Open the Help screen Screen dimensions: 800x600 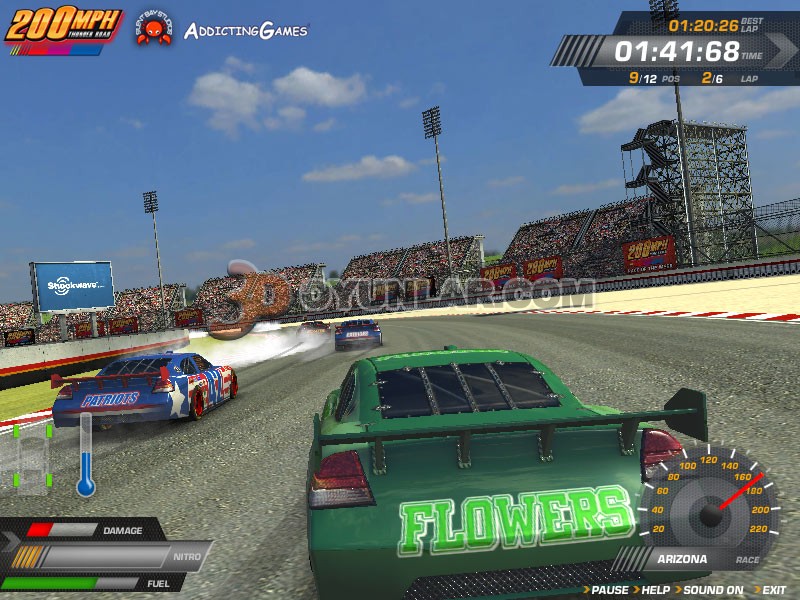[x=655, y=590]
